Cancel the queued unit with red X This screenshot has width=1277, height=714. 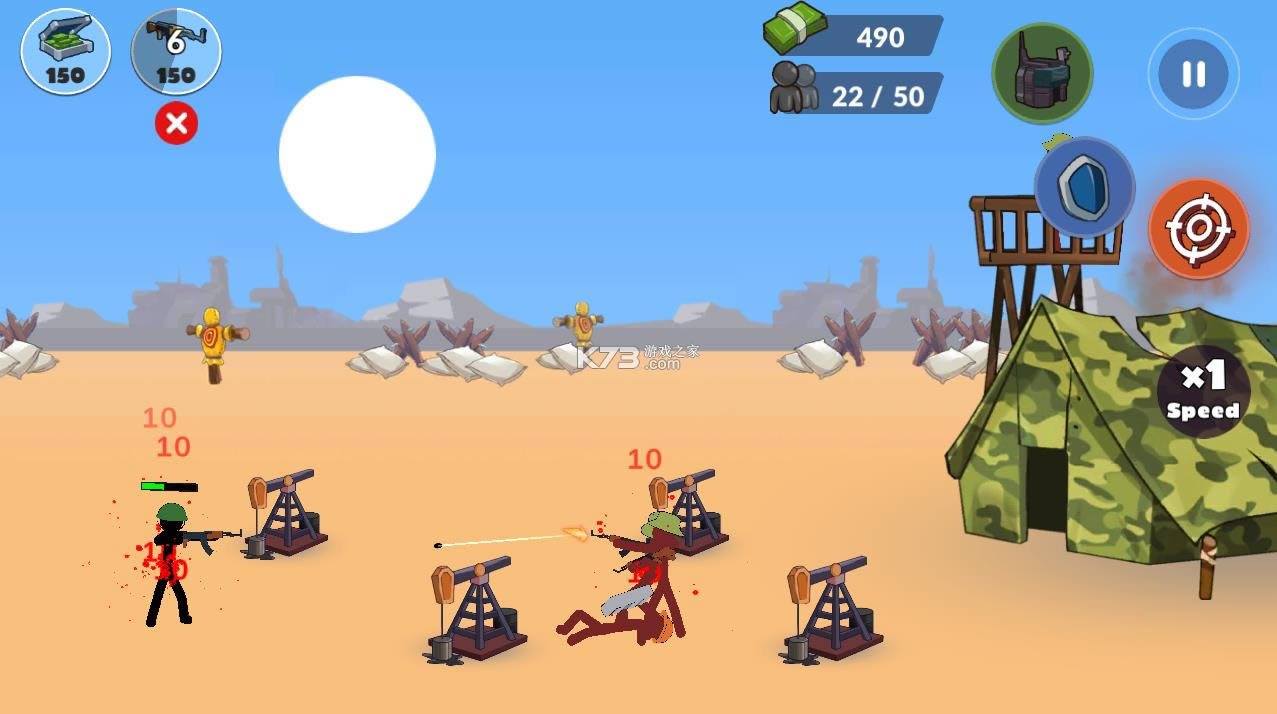point(176,124)
